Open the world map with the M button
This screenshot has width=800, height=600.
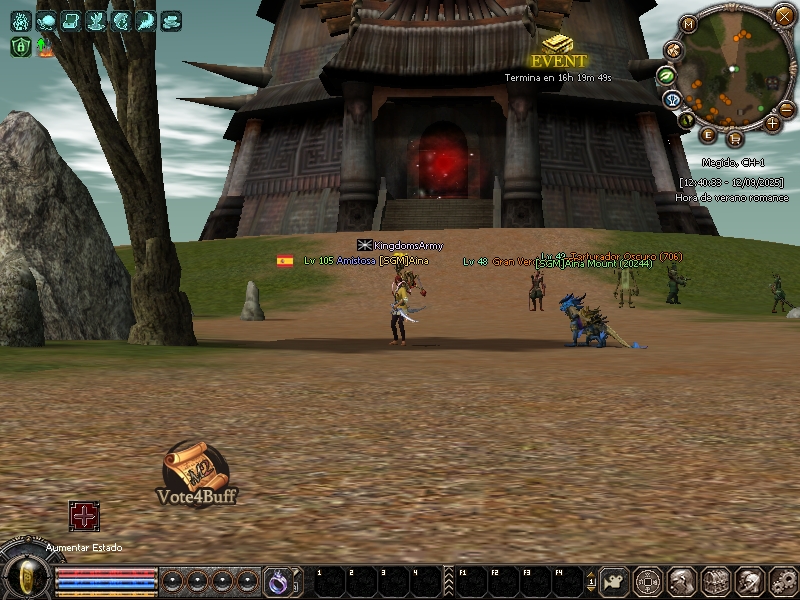tap(689, 23)
